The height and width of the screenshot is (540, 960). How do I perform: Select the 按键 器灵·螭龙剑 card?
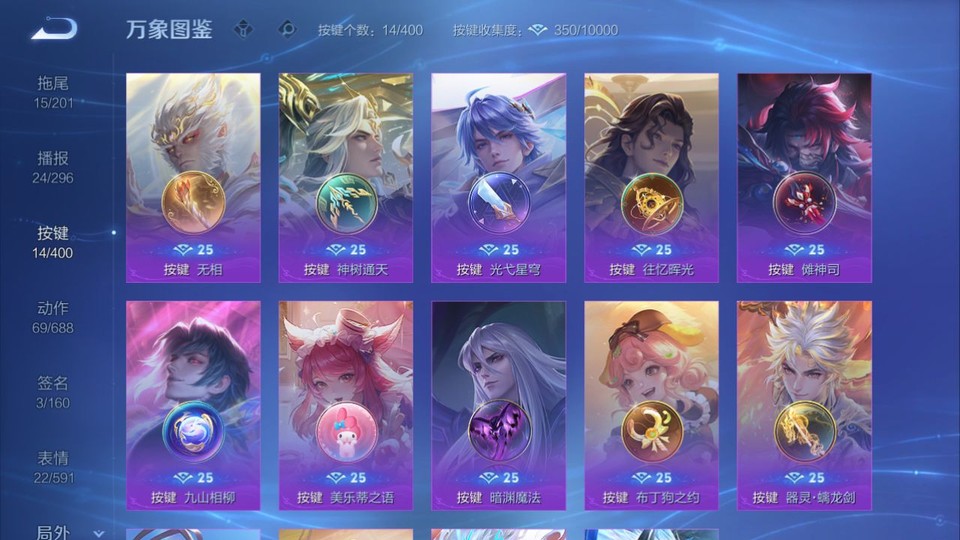[x=804, y=405]
